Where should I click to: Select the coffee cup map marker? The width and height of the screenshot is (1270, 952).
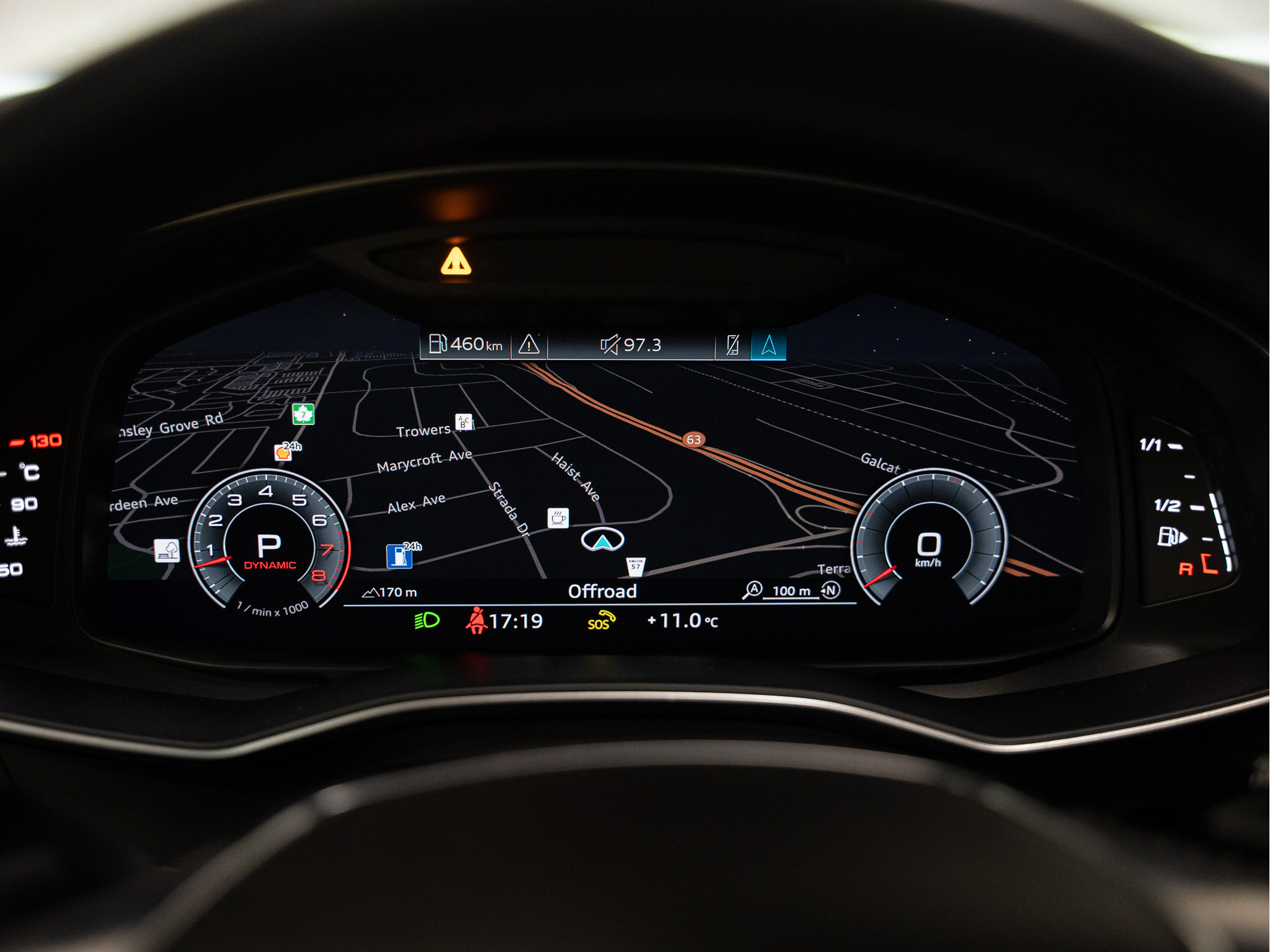point(558,518)
